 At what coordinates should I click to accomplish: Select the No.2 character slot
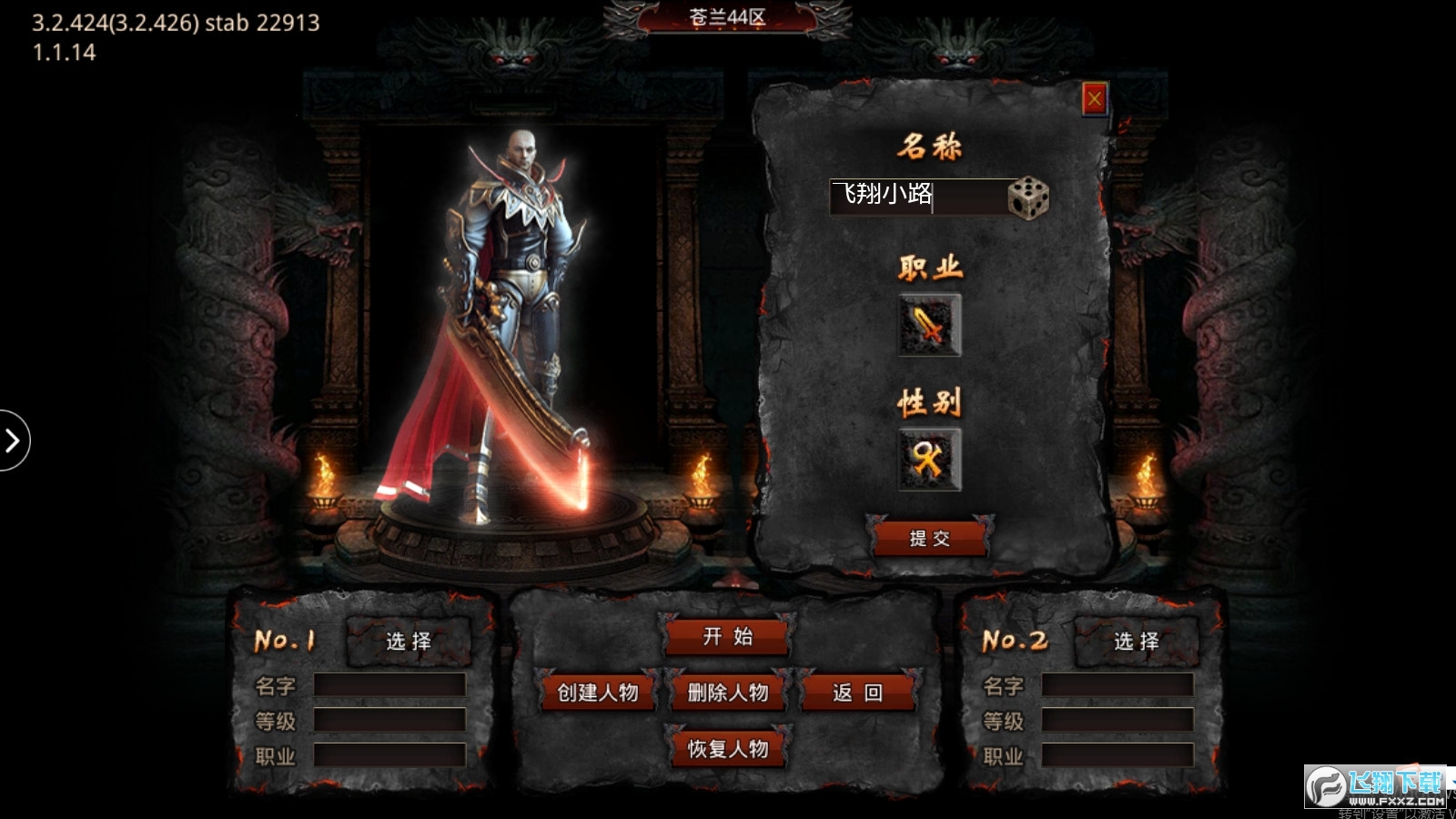pyautogui.click(x=1137, y=642)
